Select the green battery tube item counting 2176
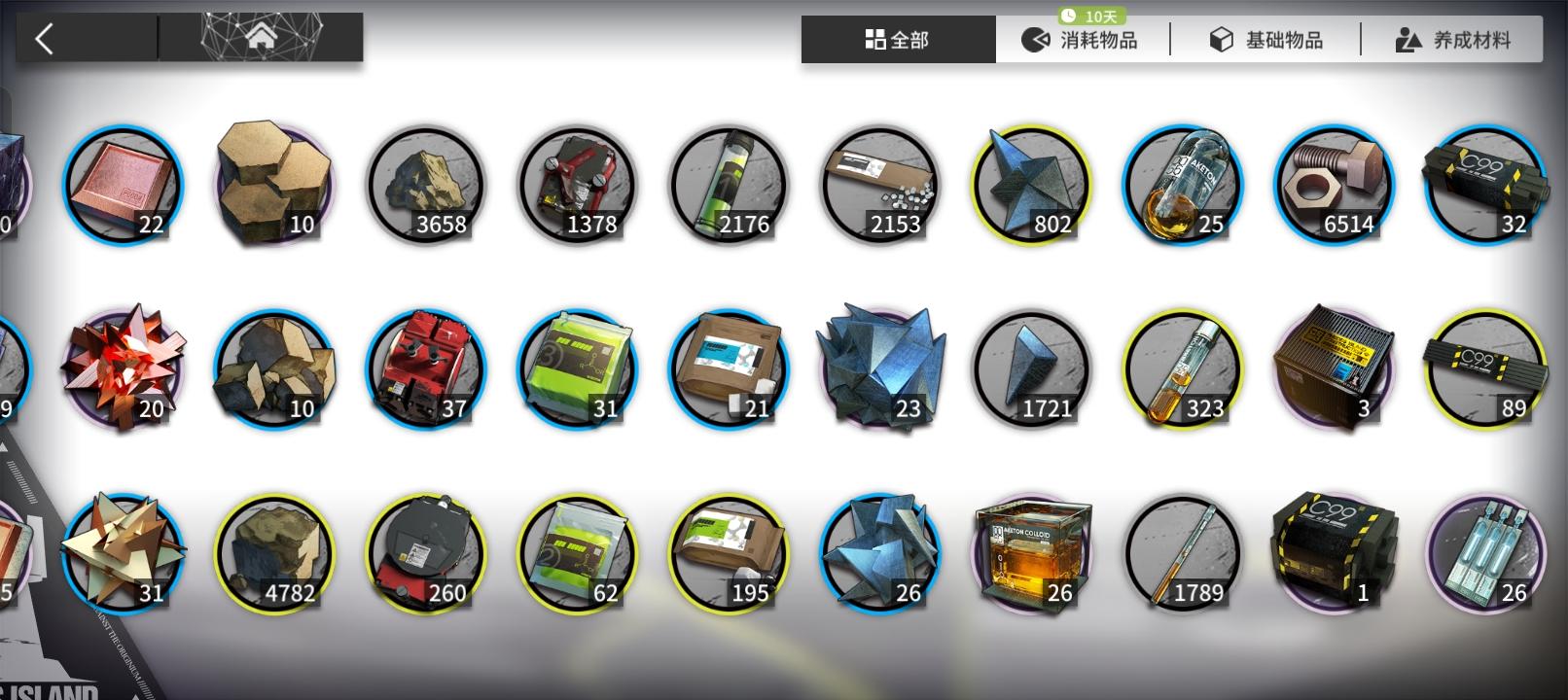 (729, 185)
